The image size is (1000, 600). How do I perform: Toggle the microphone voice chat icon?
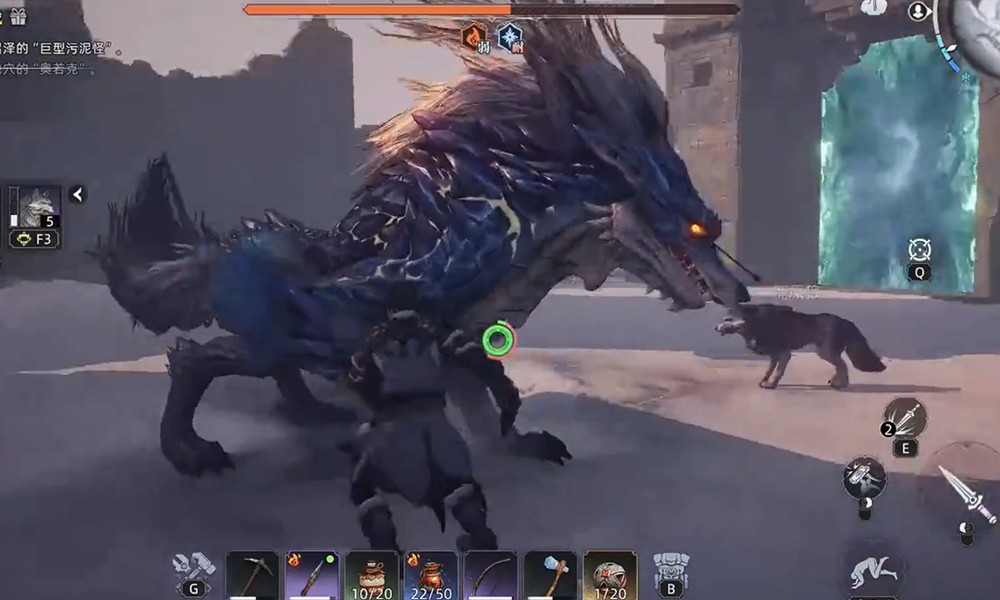[918, 11]
